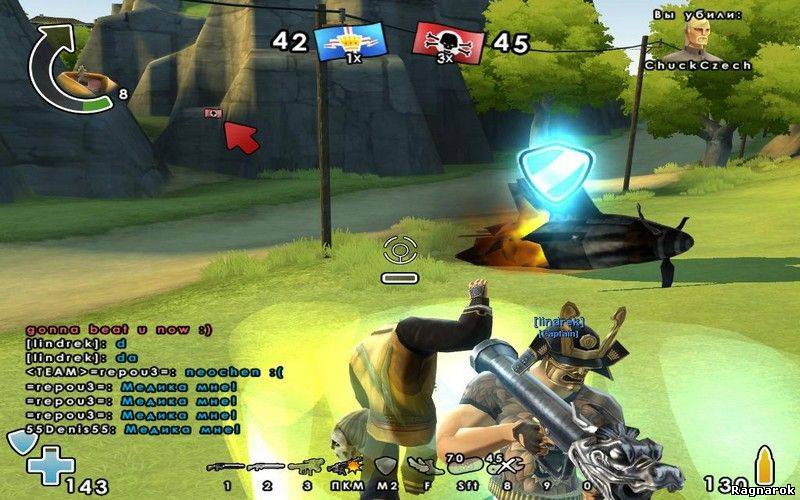This screenshot has height=500, width=800.
Task: Click the red arrow flag marker
Action: 238,135
